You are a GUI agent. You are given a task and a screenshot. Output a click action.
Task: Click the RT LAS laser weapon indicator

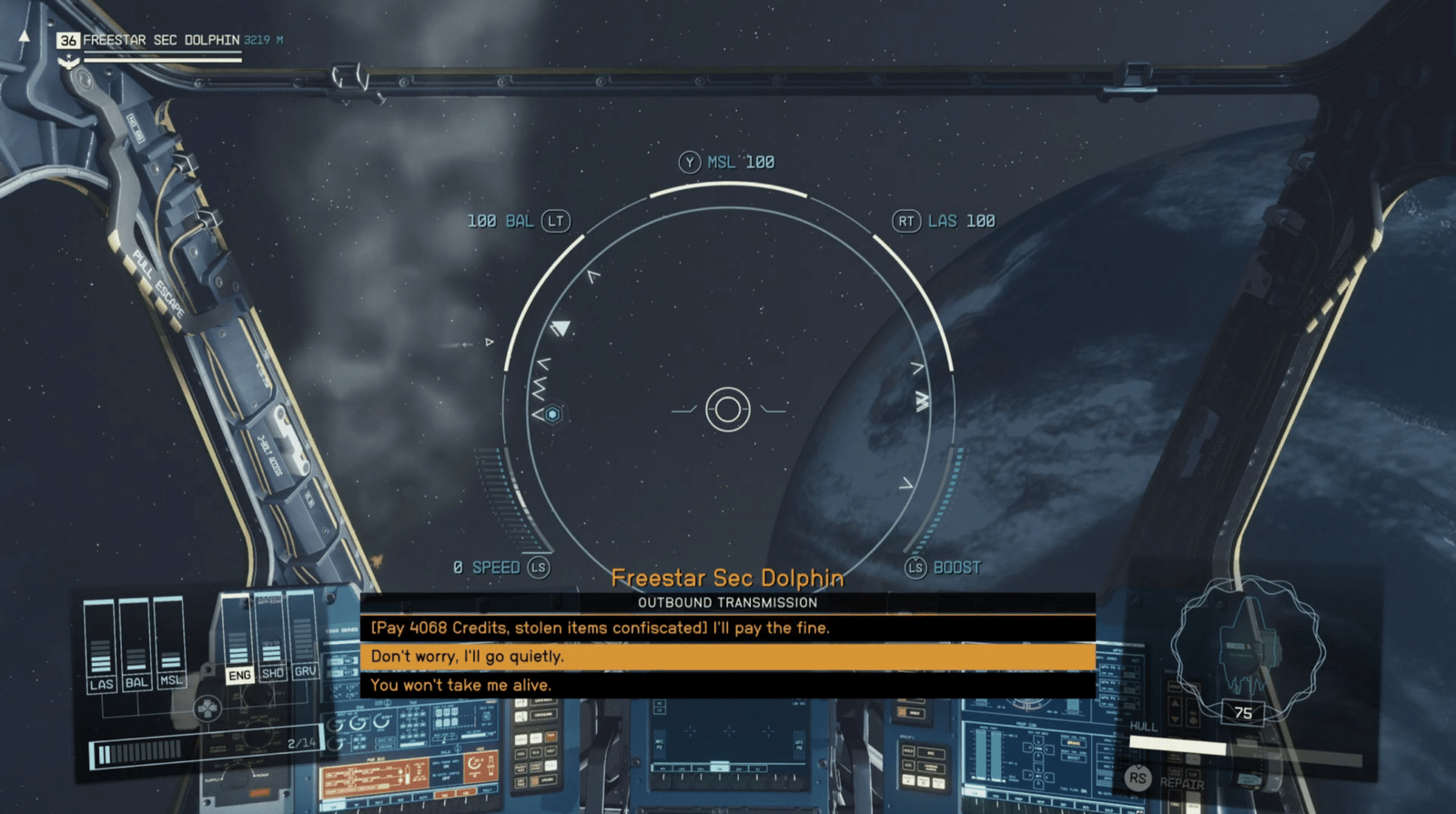click(943, 220)
